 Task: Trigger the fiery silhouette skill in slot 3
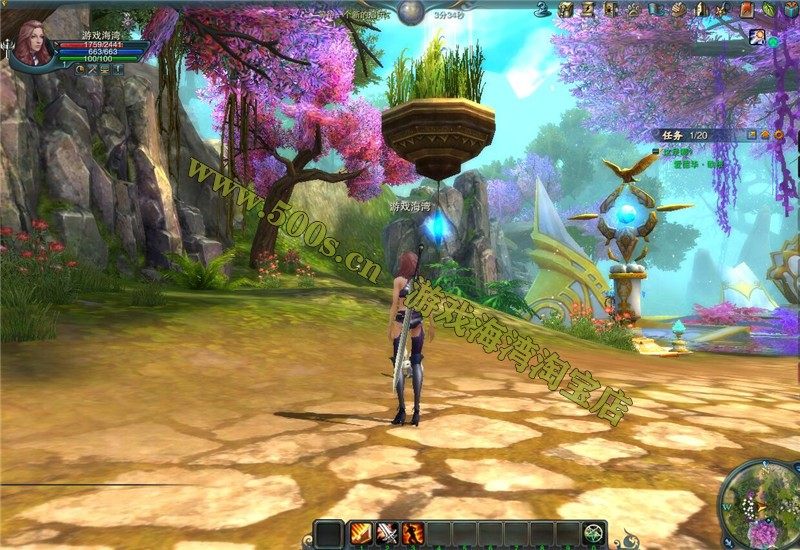[x=413, y=534]
